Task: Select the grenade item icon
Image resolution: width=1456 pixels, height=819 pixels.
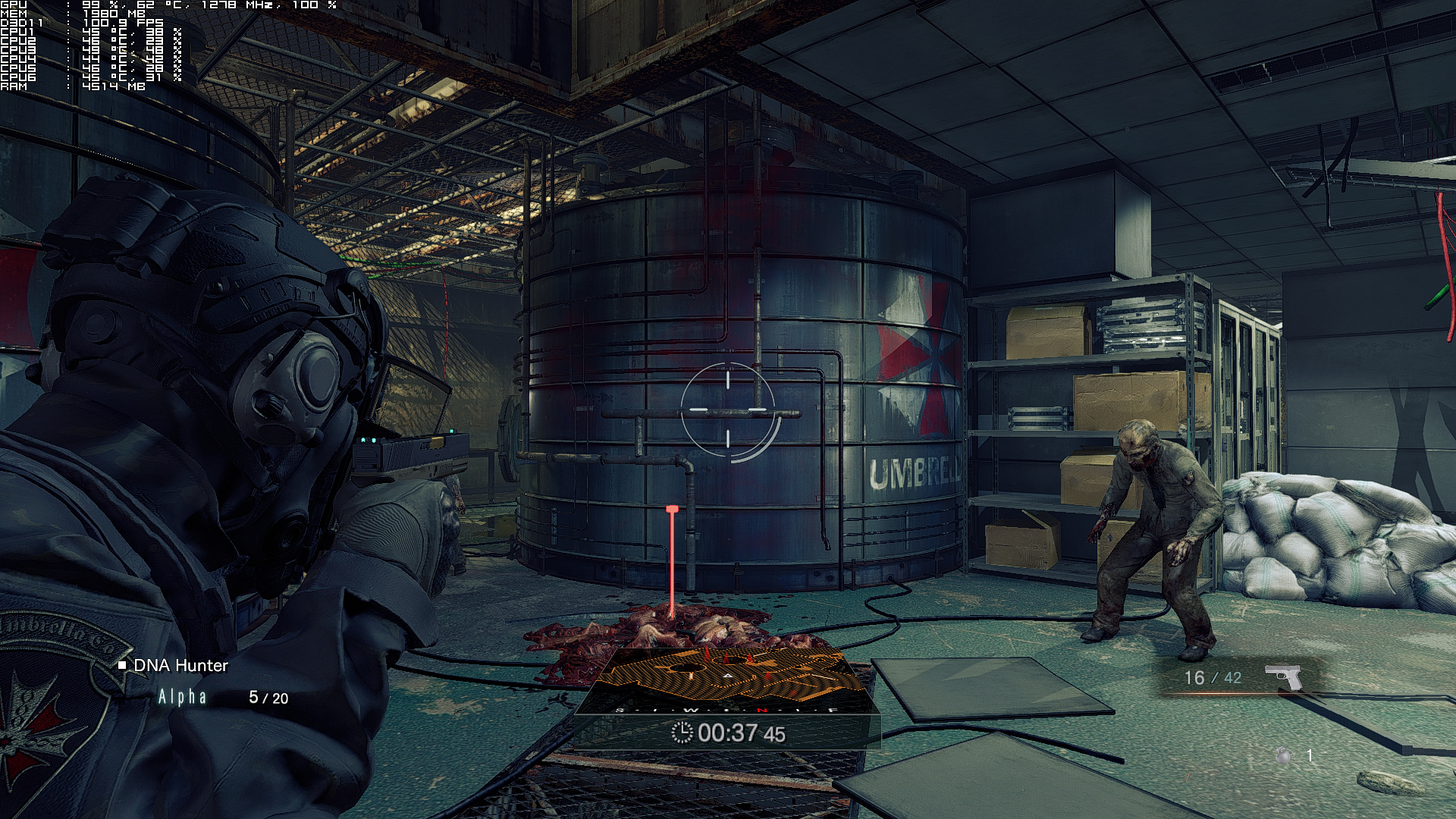Action: (1284, 755)
